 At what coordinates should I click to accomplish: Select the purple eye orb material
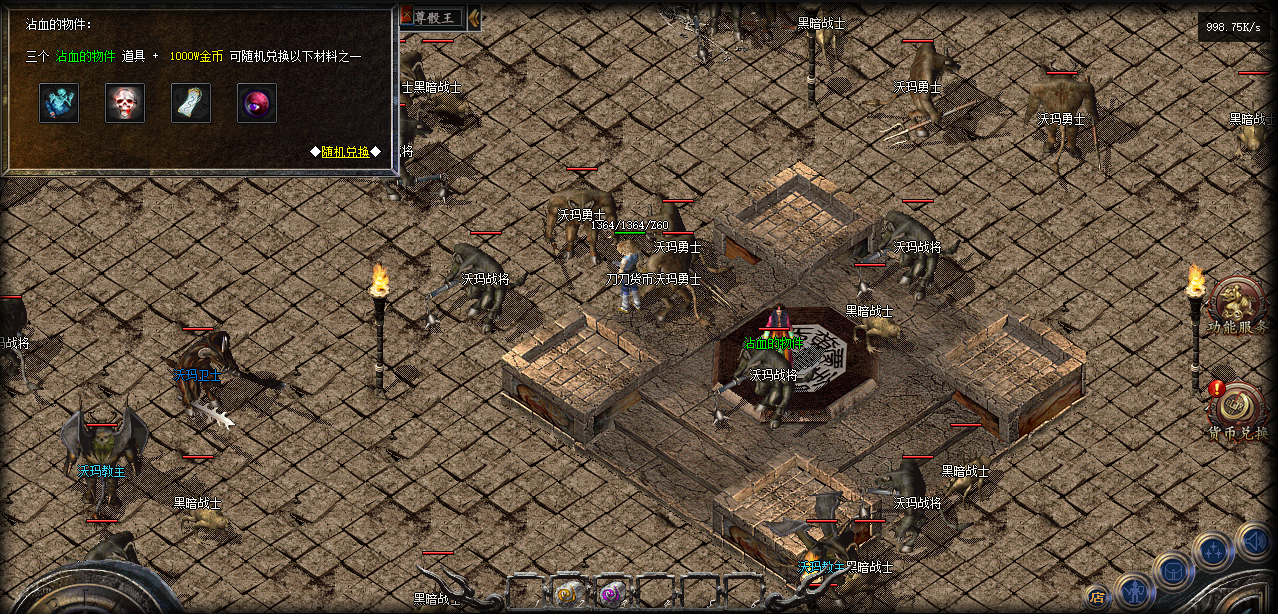257,103
